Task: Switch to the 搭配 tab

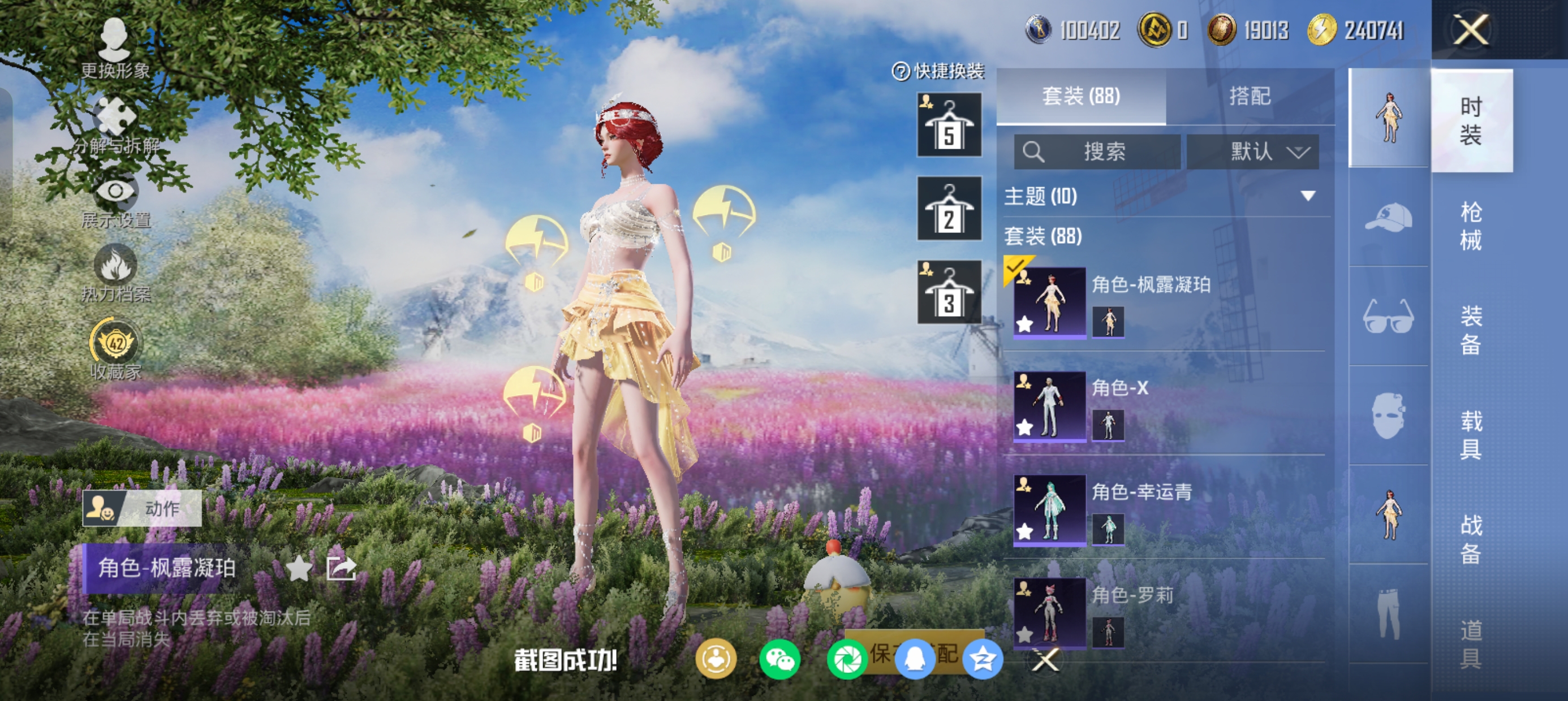Action: [x=1250, y=96]
